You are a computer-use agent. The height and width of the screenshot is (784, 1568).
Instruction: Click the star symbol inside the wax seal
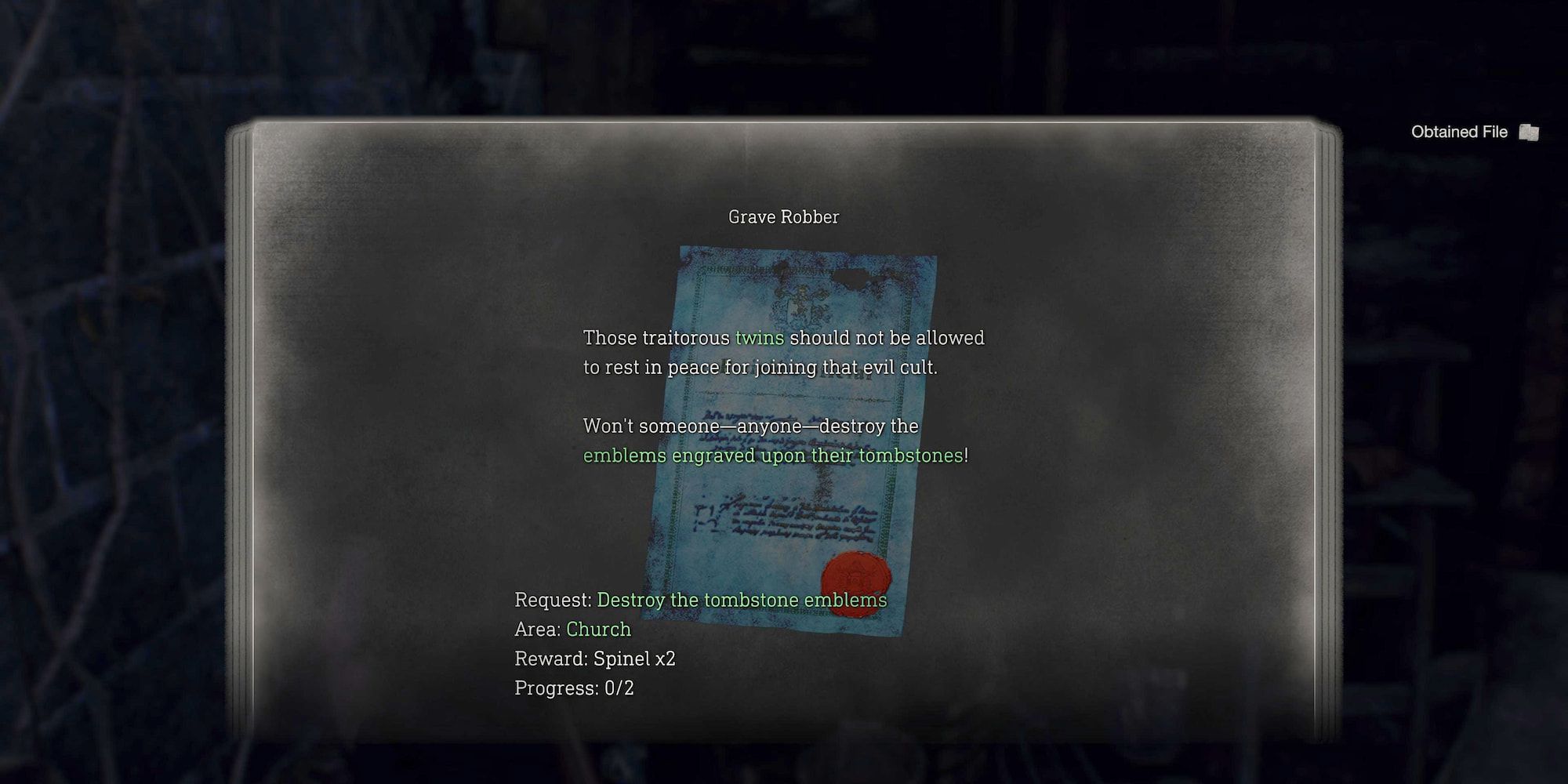pos(856,575)
